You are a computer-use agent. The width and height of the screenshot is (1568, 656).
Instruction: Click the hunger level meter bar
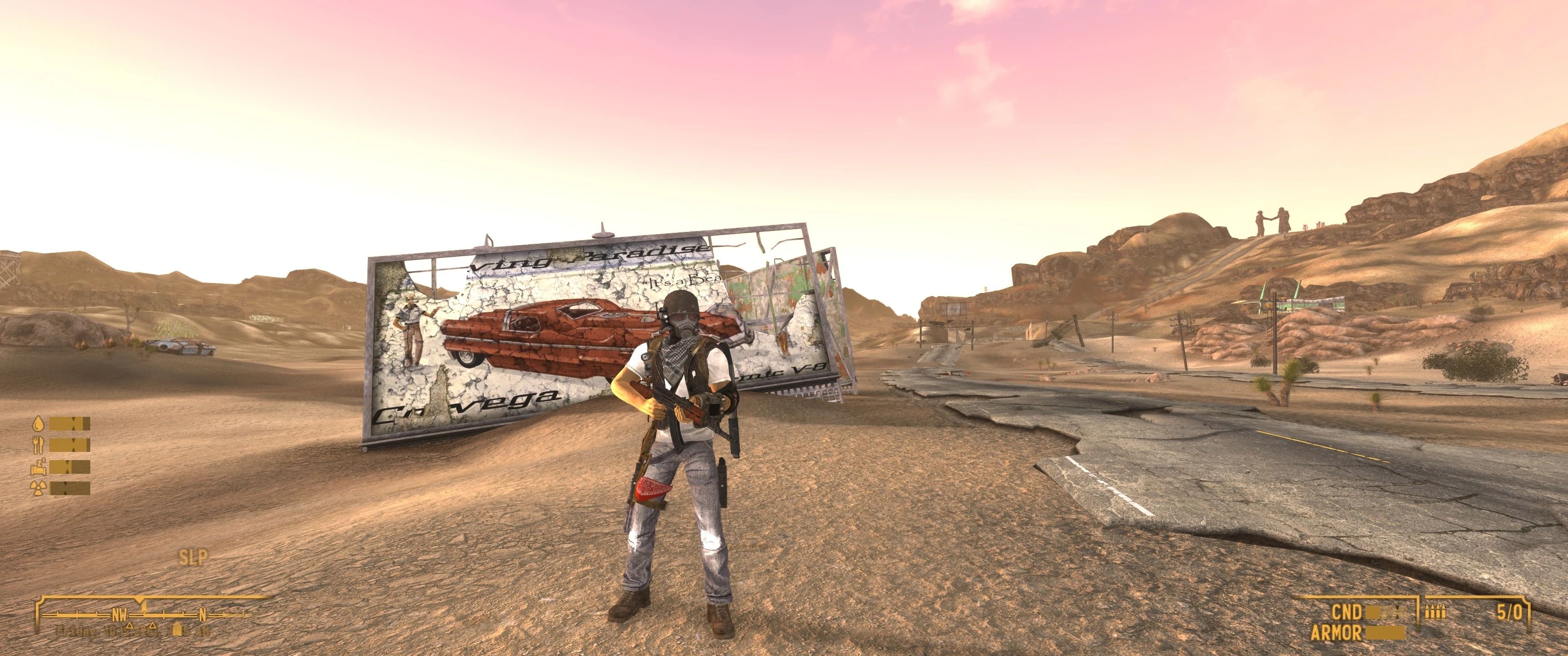[x=70, y=446]
